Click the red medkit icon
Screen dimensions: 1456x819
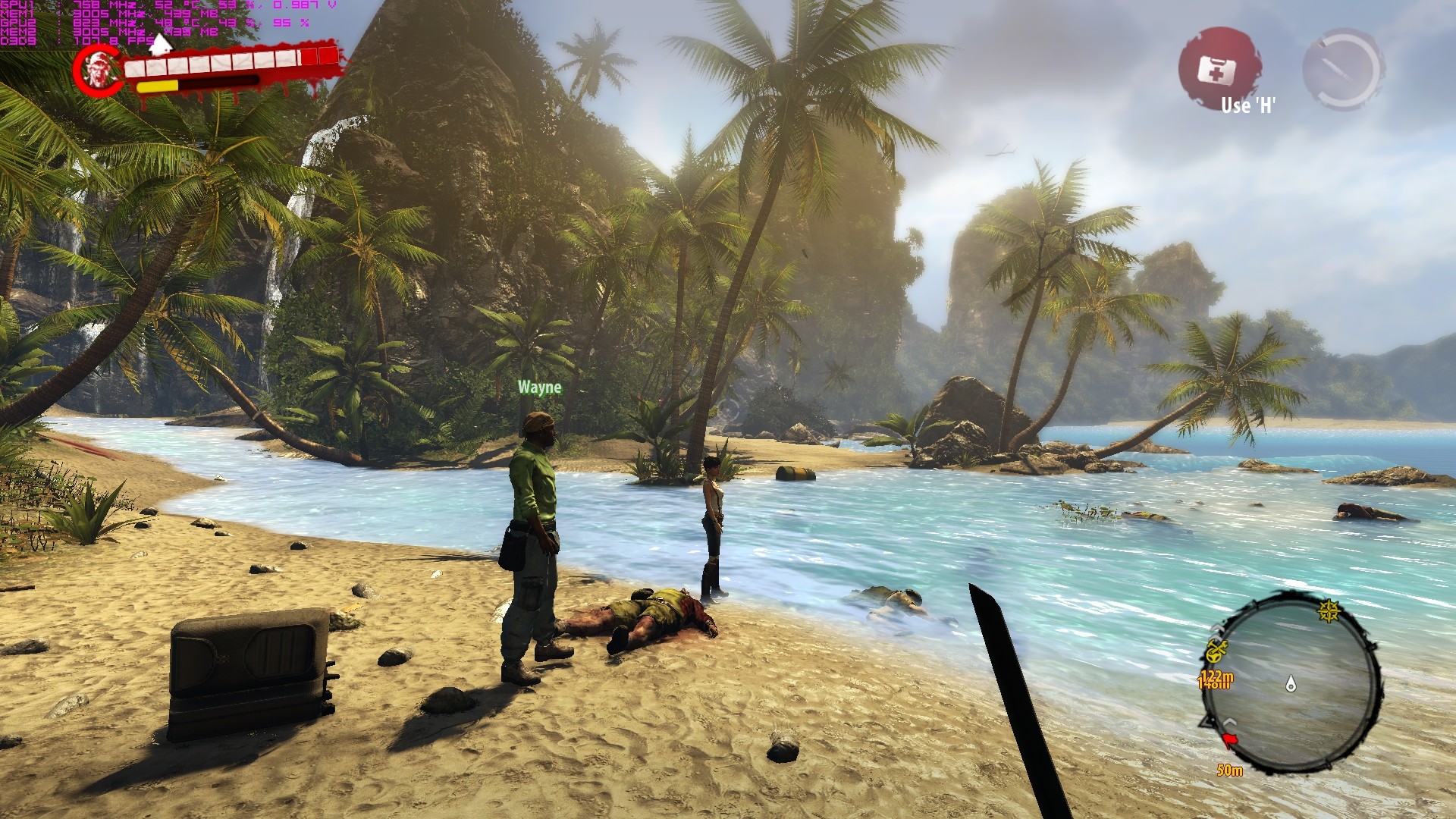click(x=1218, y=69)
